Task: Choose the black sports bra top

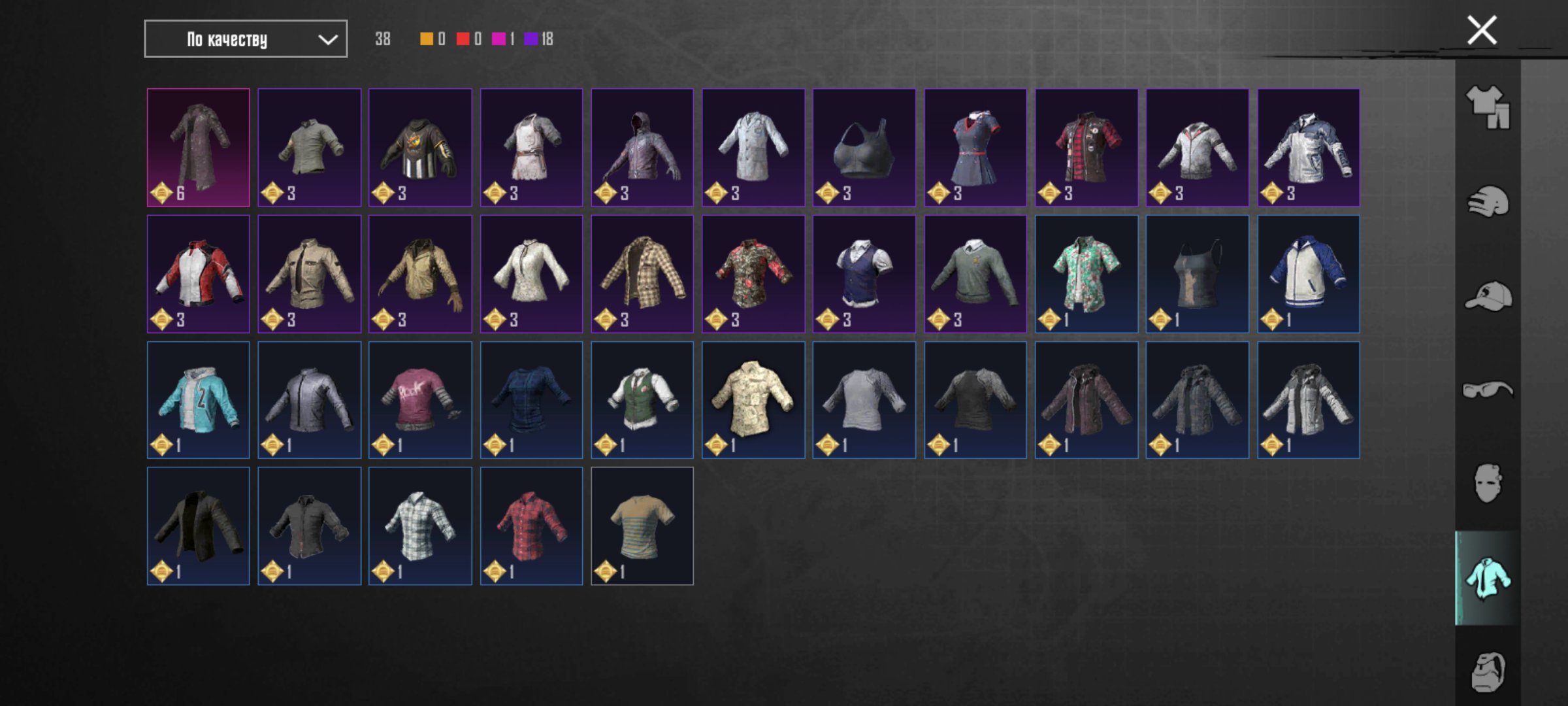Action: (864, 147)
